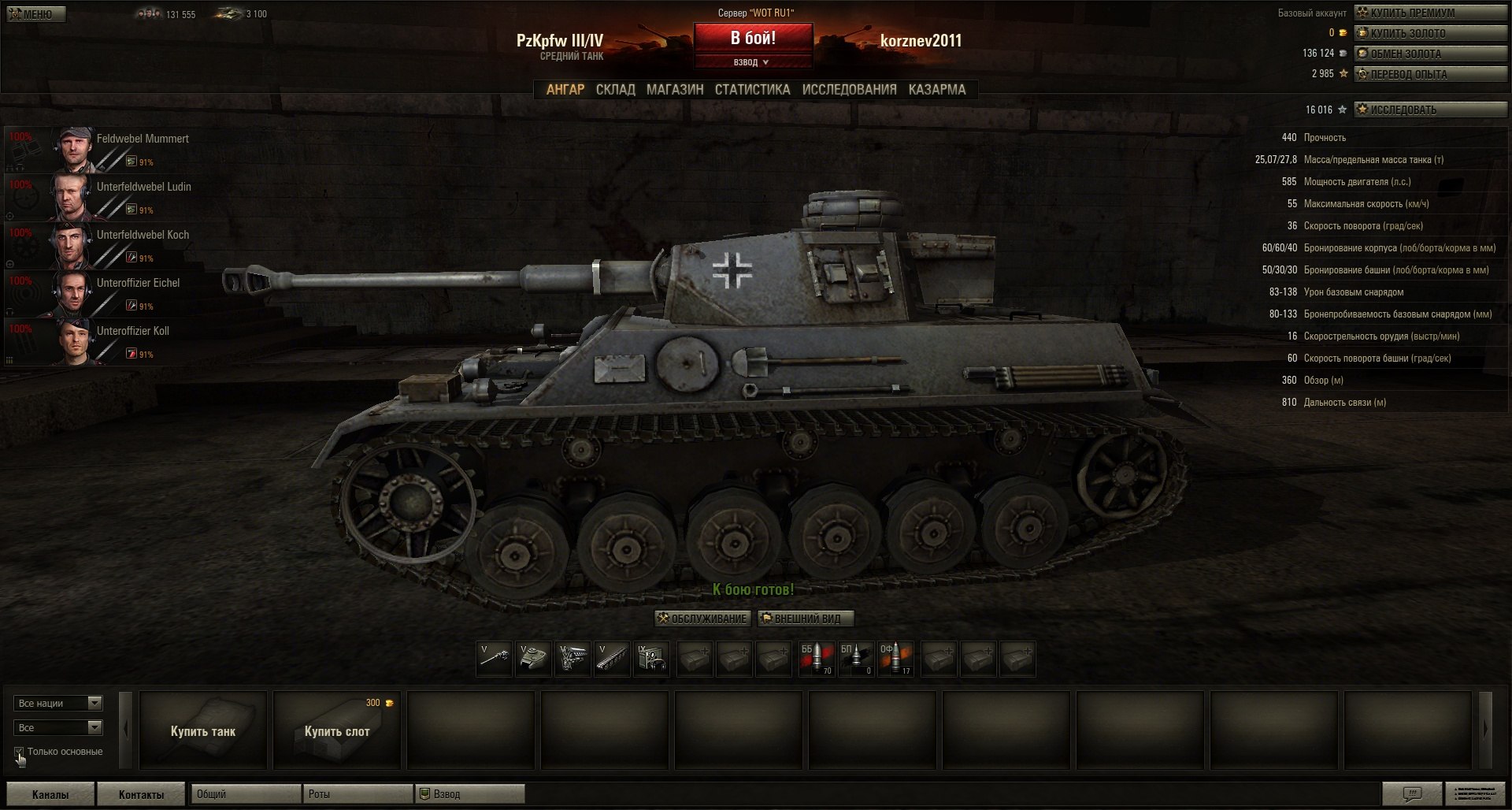
Task: Show the СТАТИСТИКА tab
Action: [x=752, y=90]
